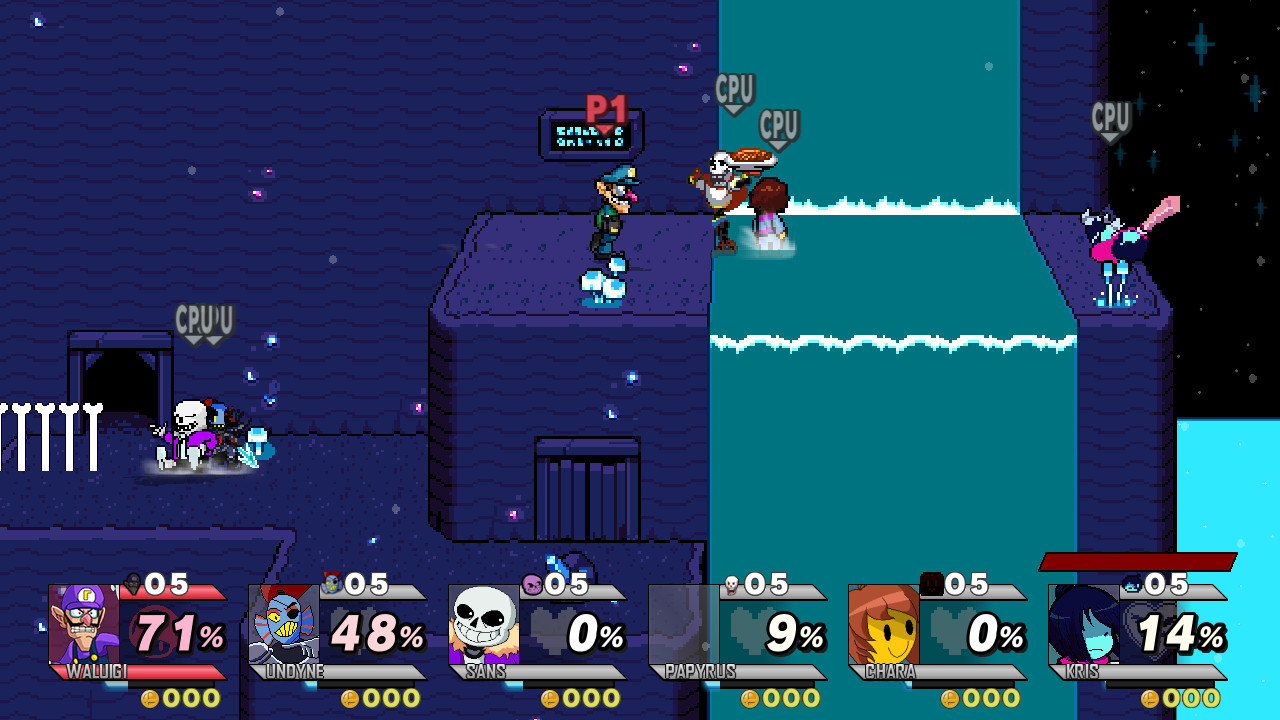Click Sans' stock head icon above his name
This screenshot has width=1280, height=720.
[533, 585]
